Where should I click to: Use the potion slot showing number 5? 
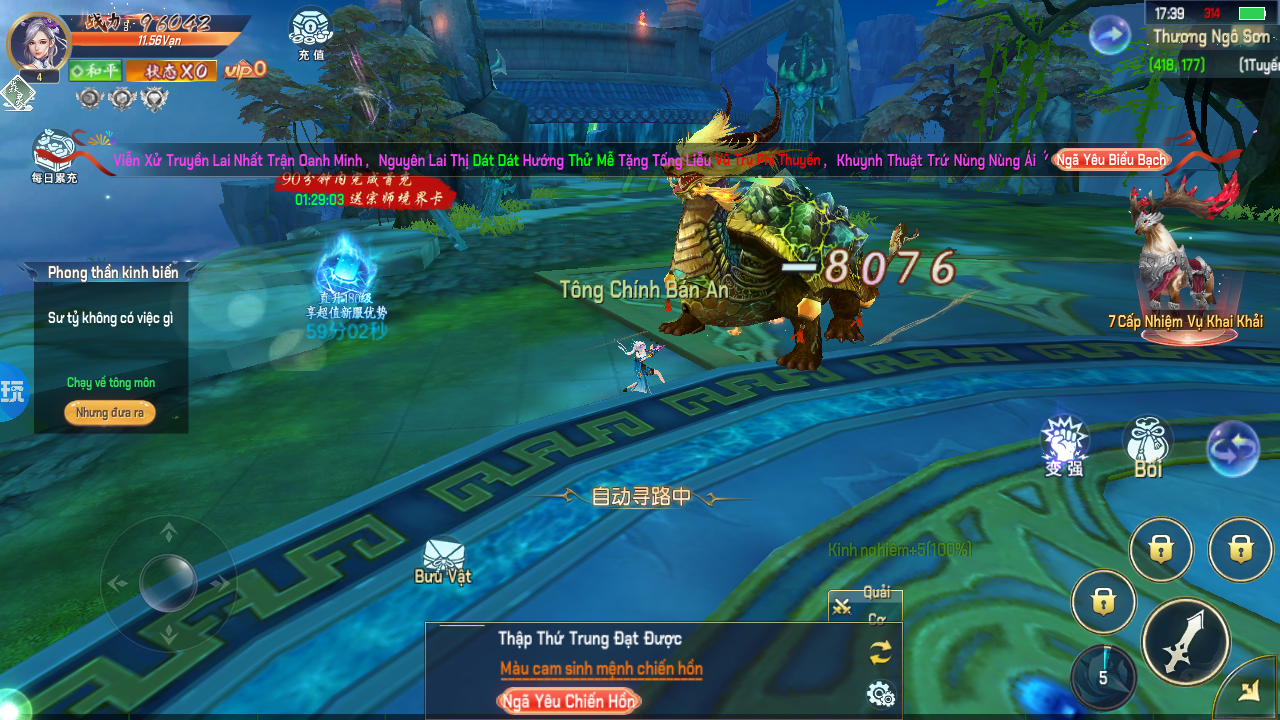(x=1104, y=676)
